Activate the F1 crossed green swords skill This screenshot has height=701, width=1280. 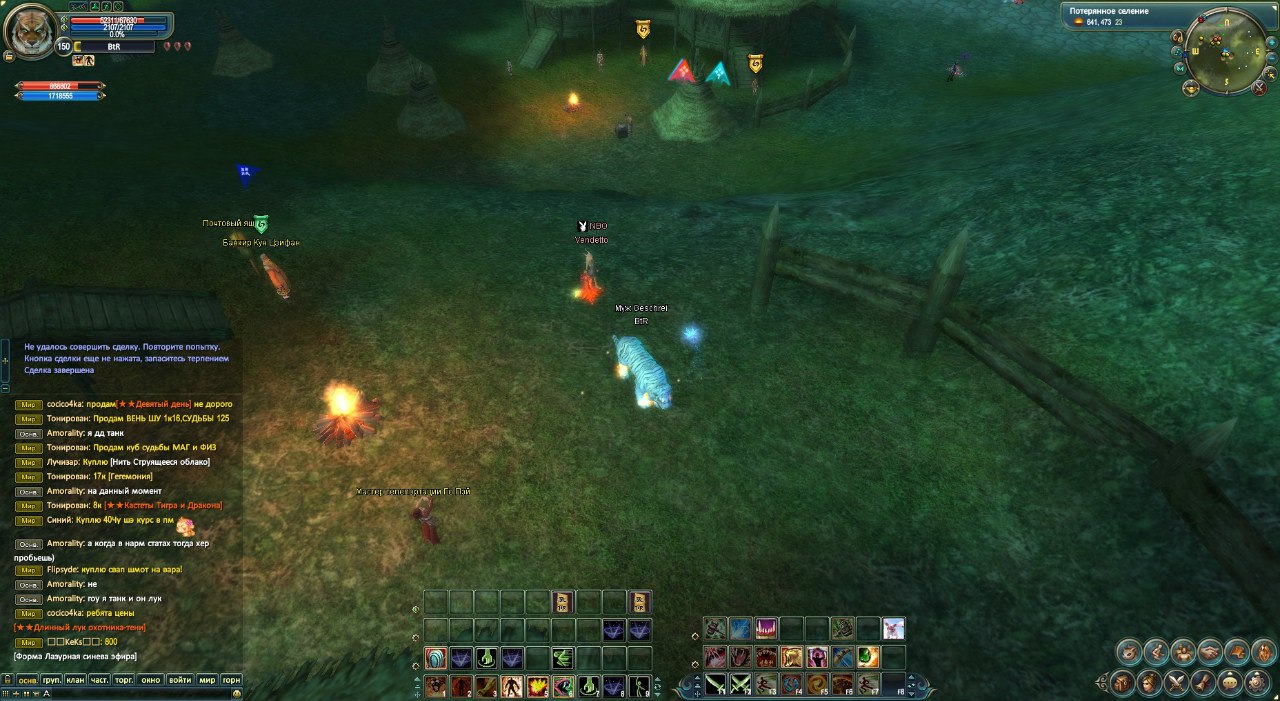click(716, 685)
